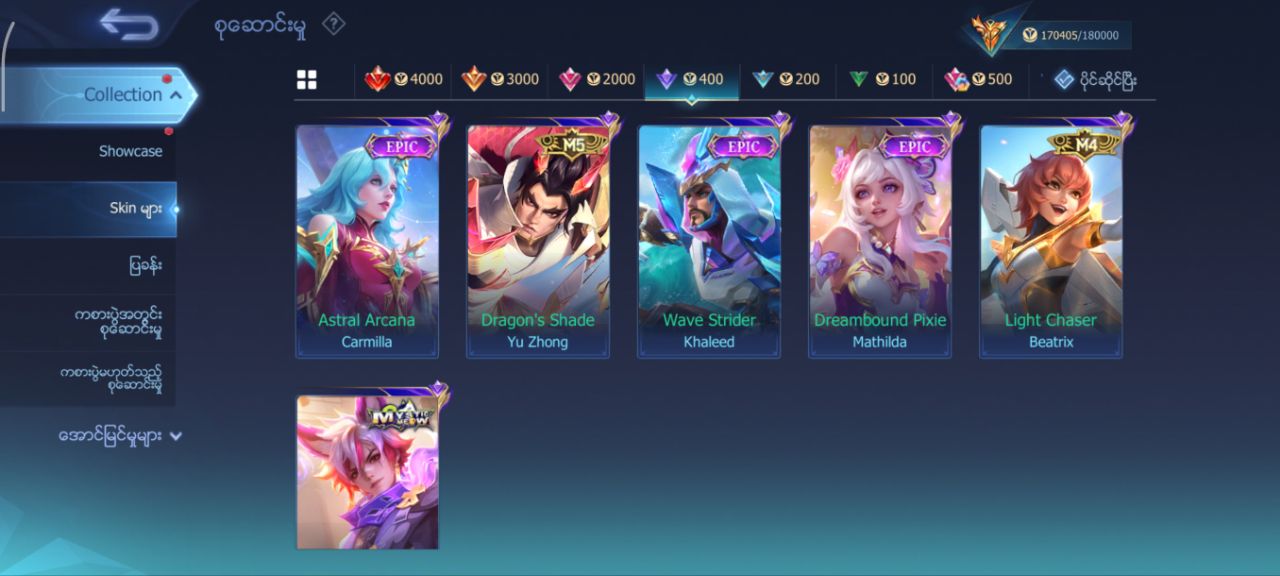The width and height of the screenshot is (1280, 576).
Task: Select the Skin menu entry
Action: [135, 209]
